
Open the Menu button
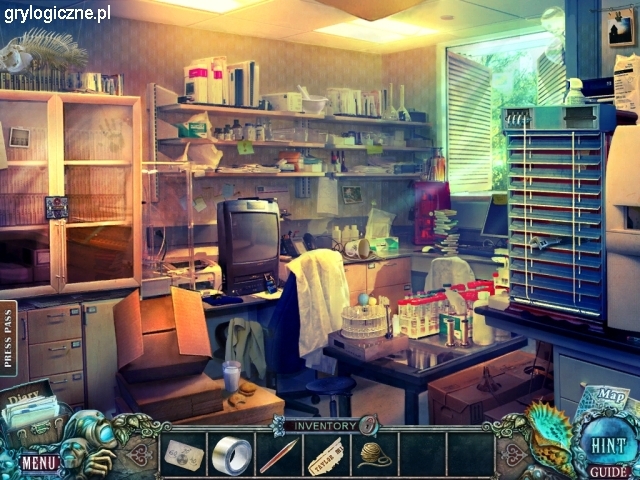coord(38,462)
